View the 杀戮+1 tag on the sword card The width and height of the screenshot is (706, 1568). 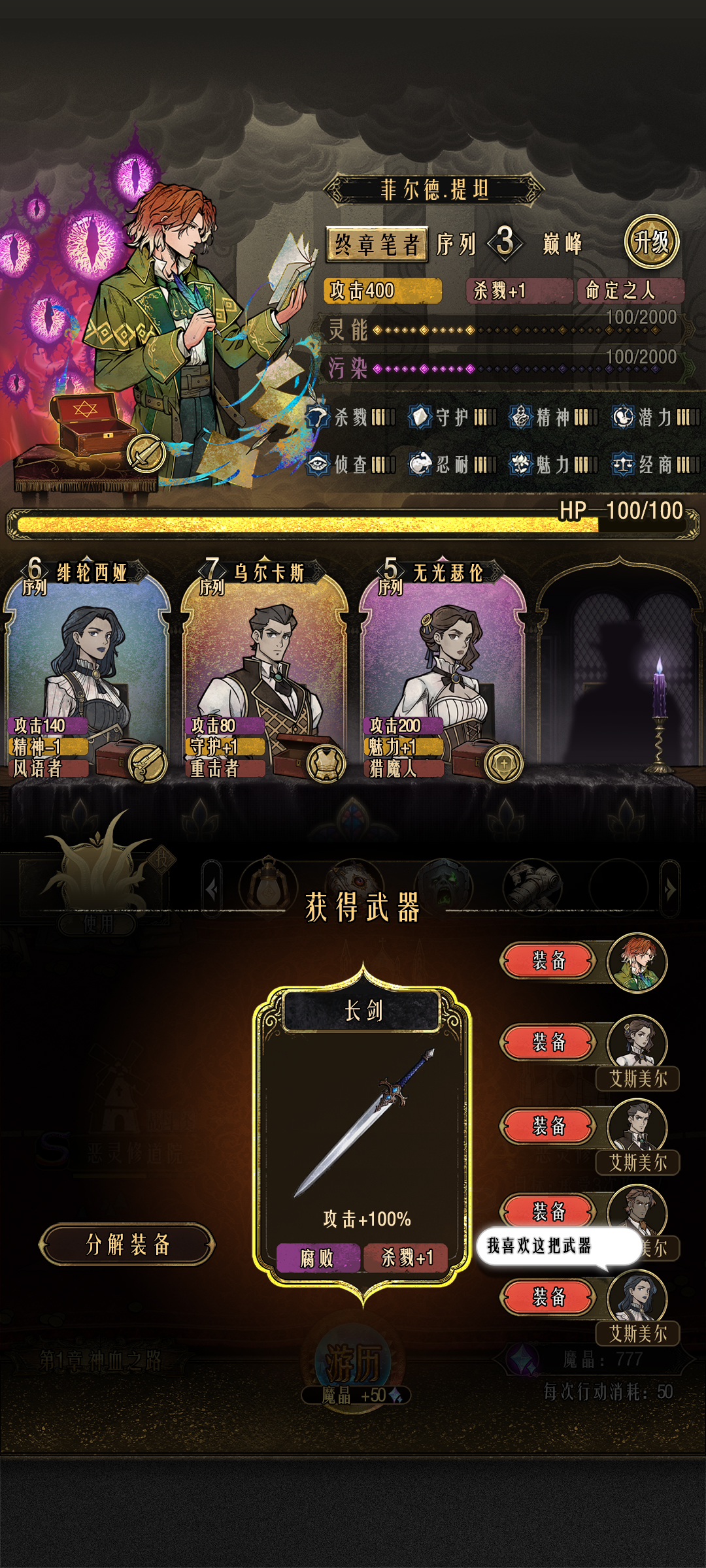(406, 1258)
